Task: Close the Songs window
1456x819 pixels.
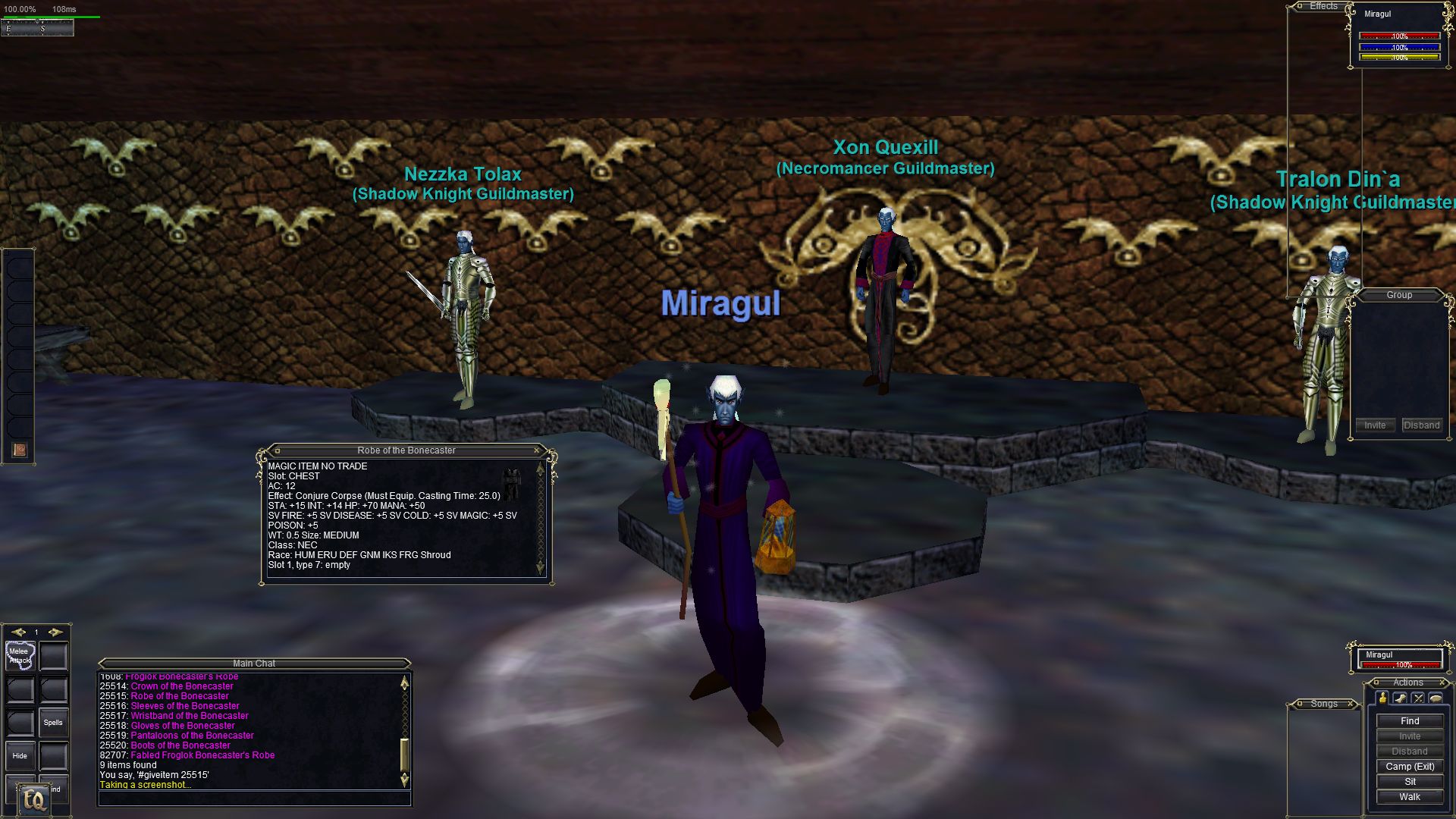Action: [x=1351, y=704]
